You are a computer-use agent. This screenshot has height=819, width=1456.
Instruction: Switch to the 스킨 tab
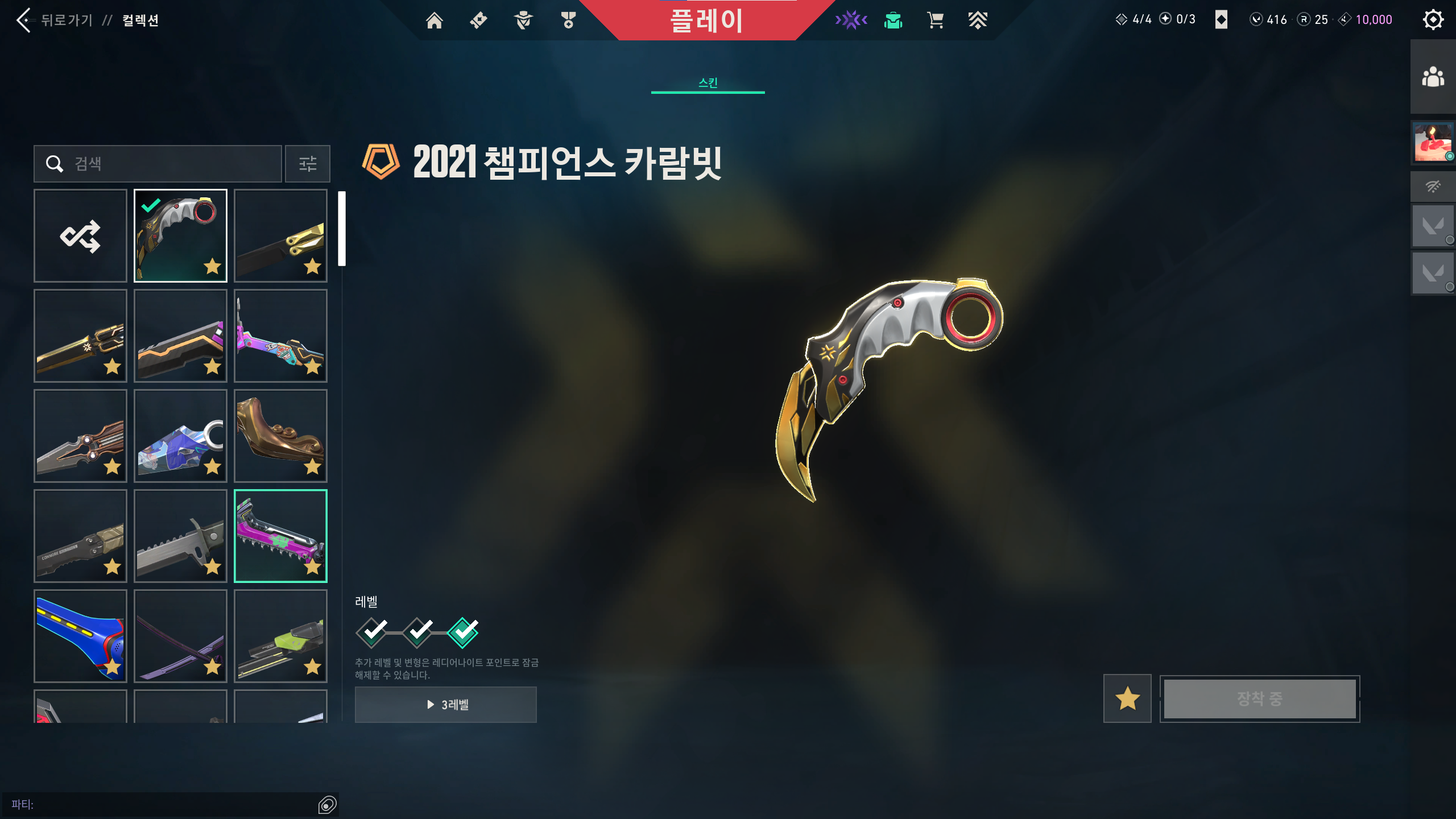pyautogui.click(x=708, y=83)
